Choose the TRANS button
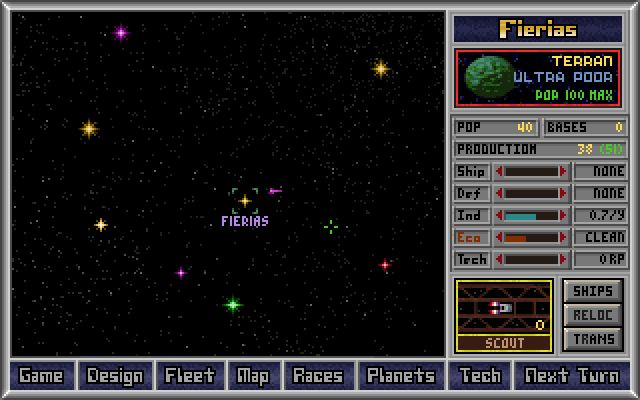Image resolution: width=640 pixels, height=400 pixels. [x=593, y=339]
